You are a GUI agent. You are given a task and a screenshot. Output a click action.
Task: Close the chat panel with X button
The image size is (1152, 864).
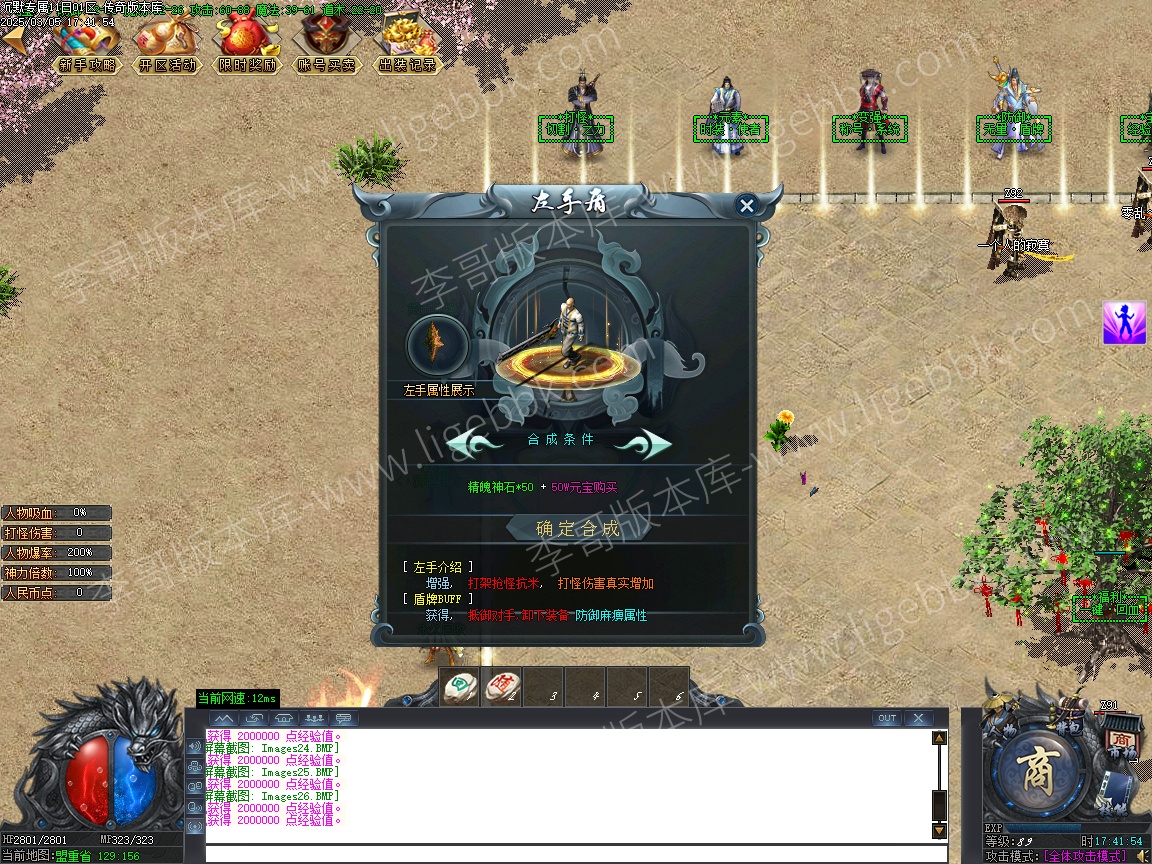[917, 718]
